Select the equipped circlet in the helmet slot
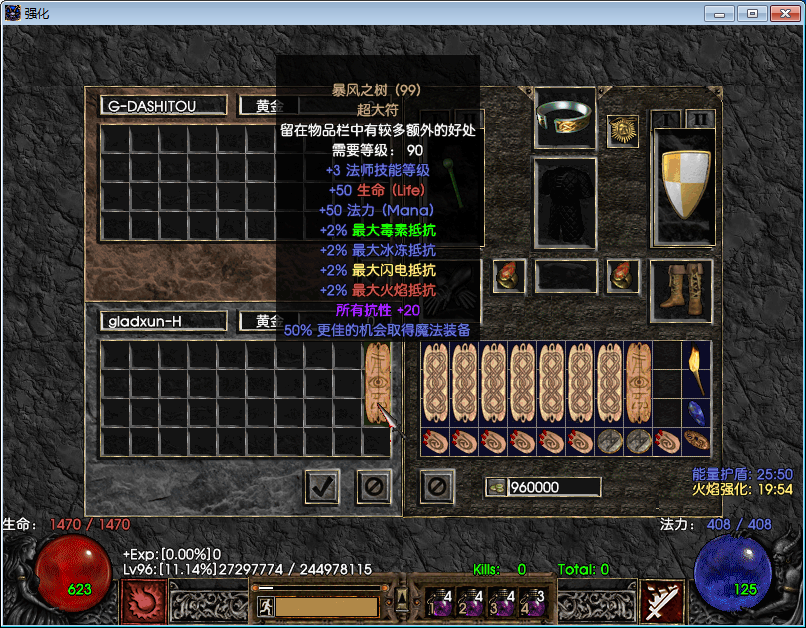 coord(565,117)
